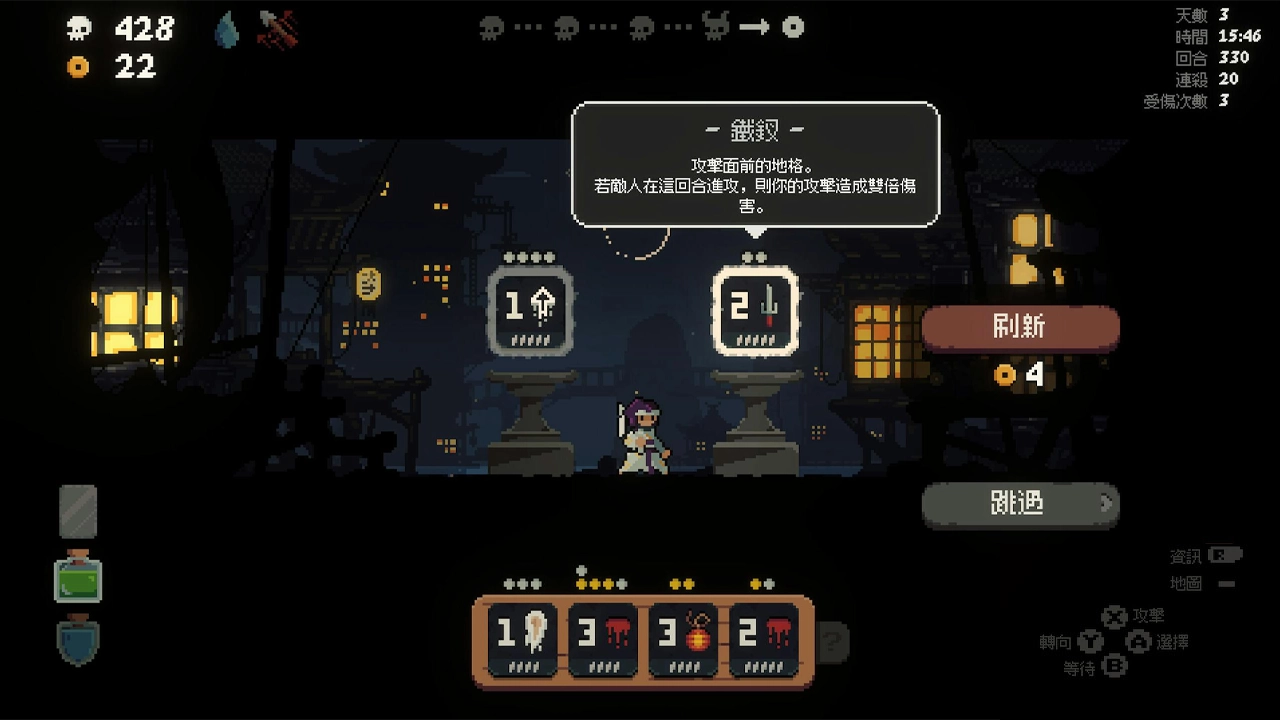Inspect the blue water drop skill icon
Screen dimensions: 1280x720
227,30
